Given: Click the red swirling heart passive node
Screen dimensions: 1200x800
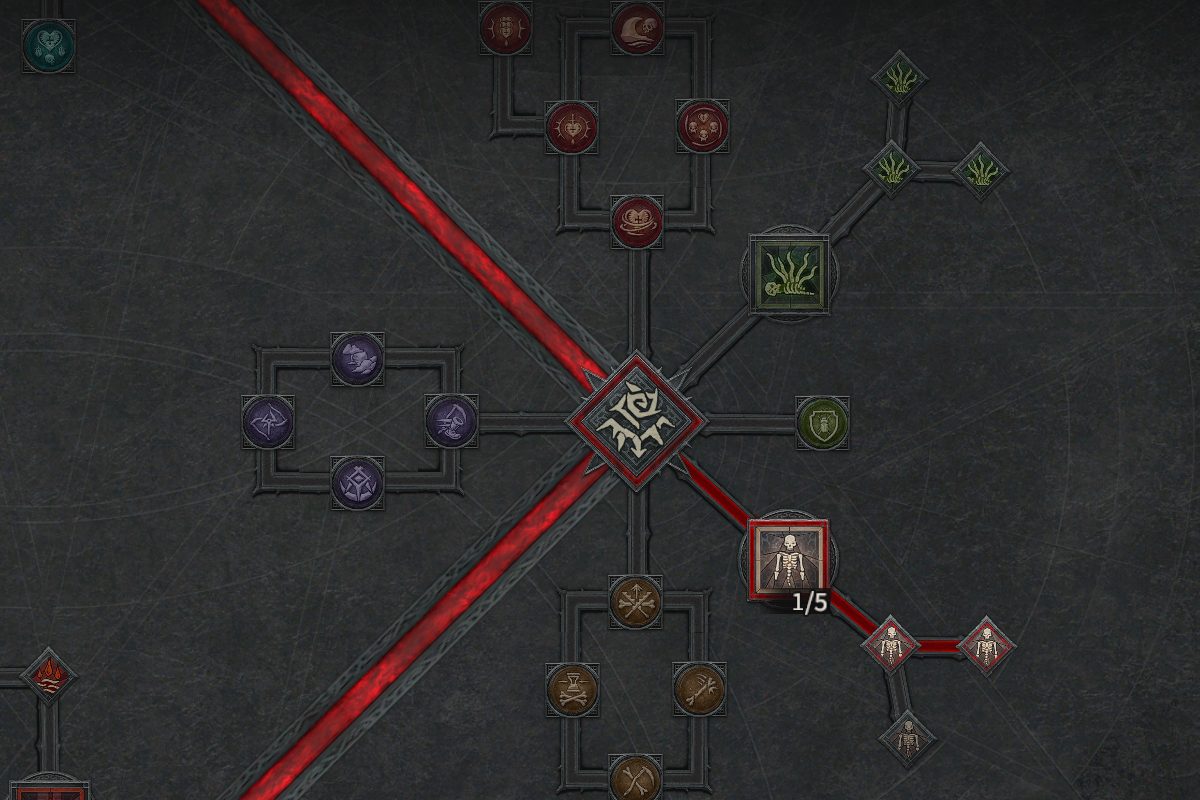Looking at the screenshot, I should tap(637, 221).
